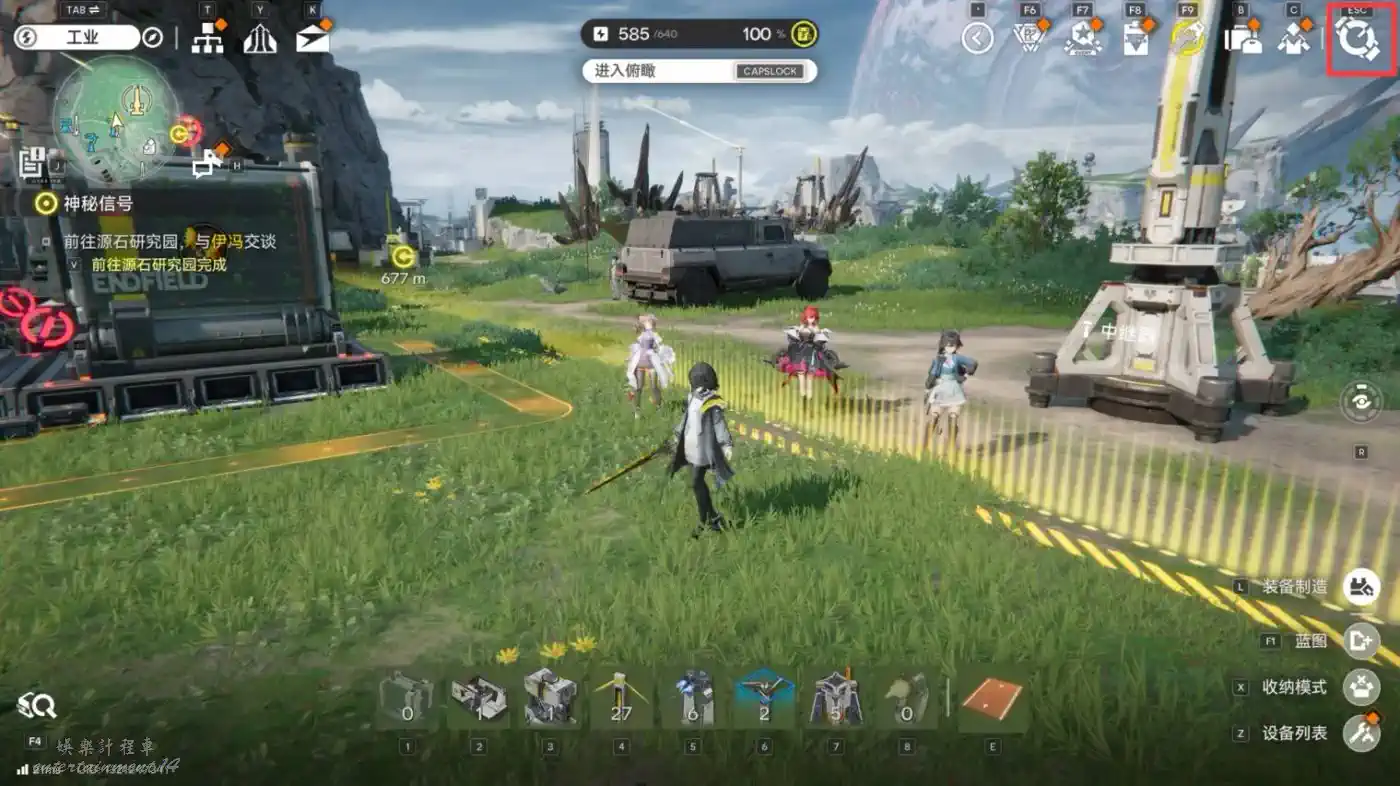The height and width of the screenshot is (786, 1400).
Task: Select the orange conveyor tile slot
Action: tap(992, 700)
